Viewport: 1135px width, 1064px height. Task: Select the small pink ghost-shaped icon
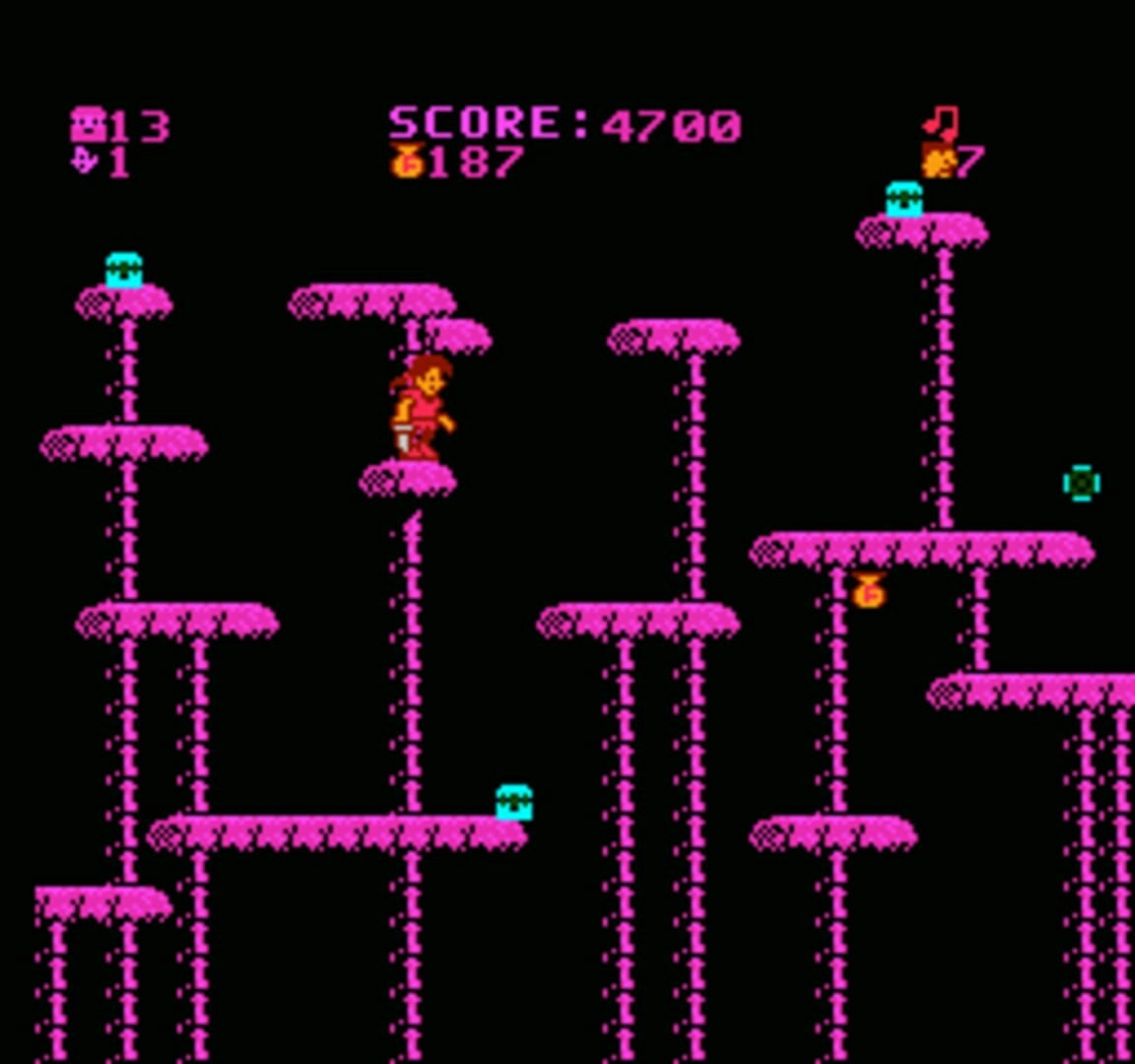pos(86,160)
